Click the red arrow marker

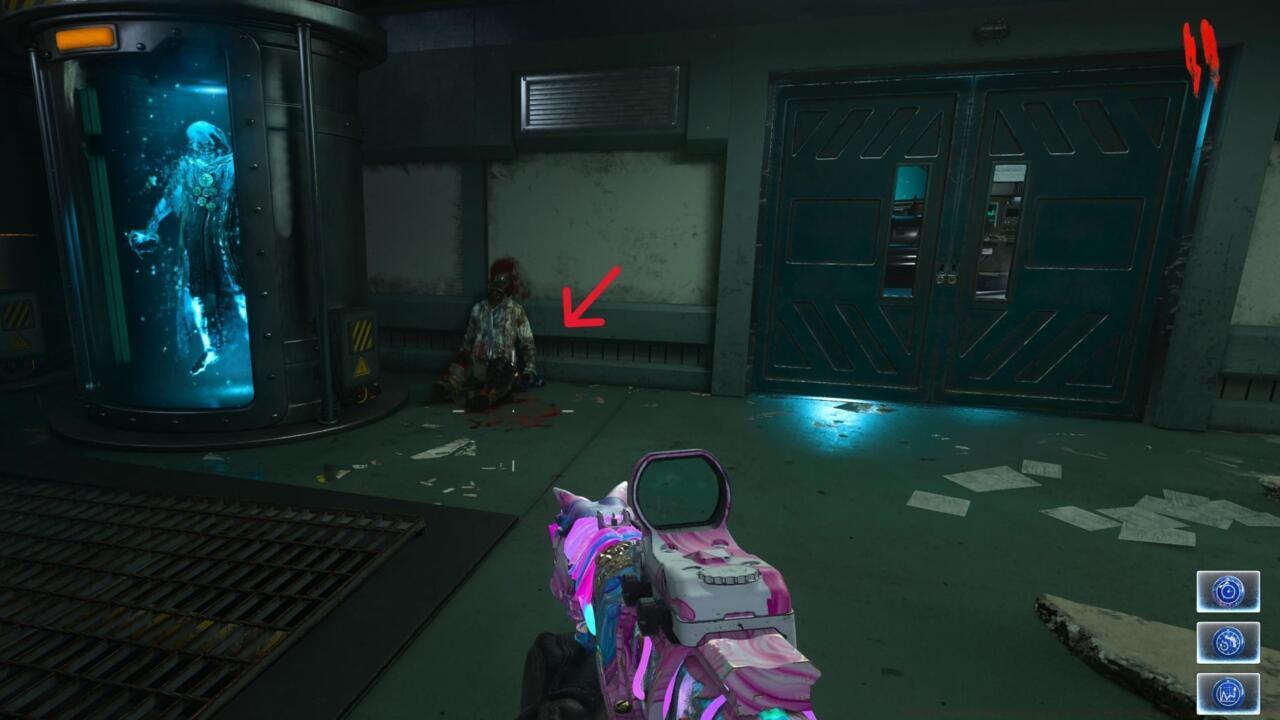[x=591, y=298]
